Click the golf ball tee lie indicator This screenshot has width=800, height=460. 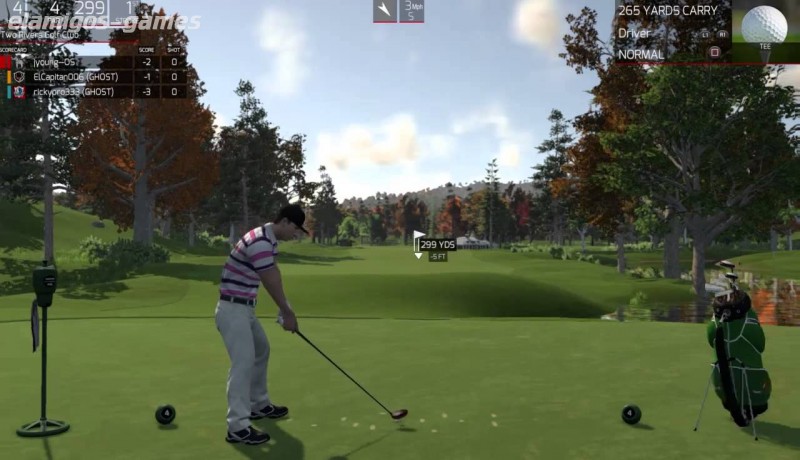coord(767,24)
